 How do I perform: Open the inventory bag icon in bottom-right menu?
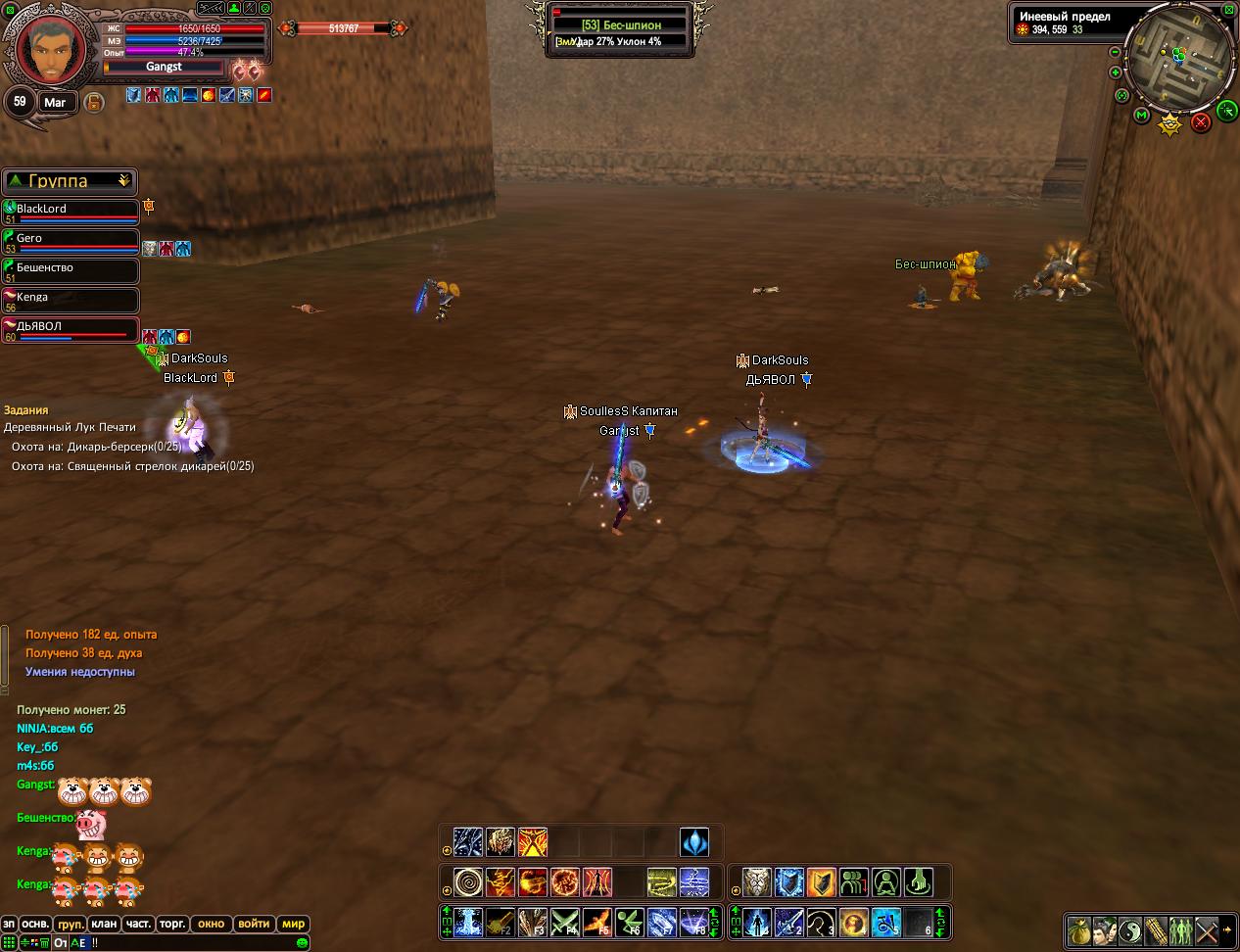[x=1079, y=929]
